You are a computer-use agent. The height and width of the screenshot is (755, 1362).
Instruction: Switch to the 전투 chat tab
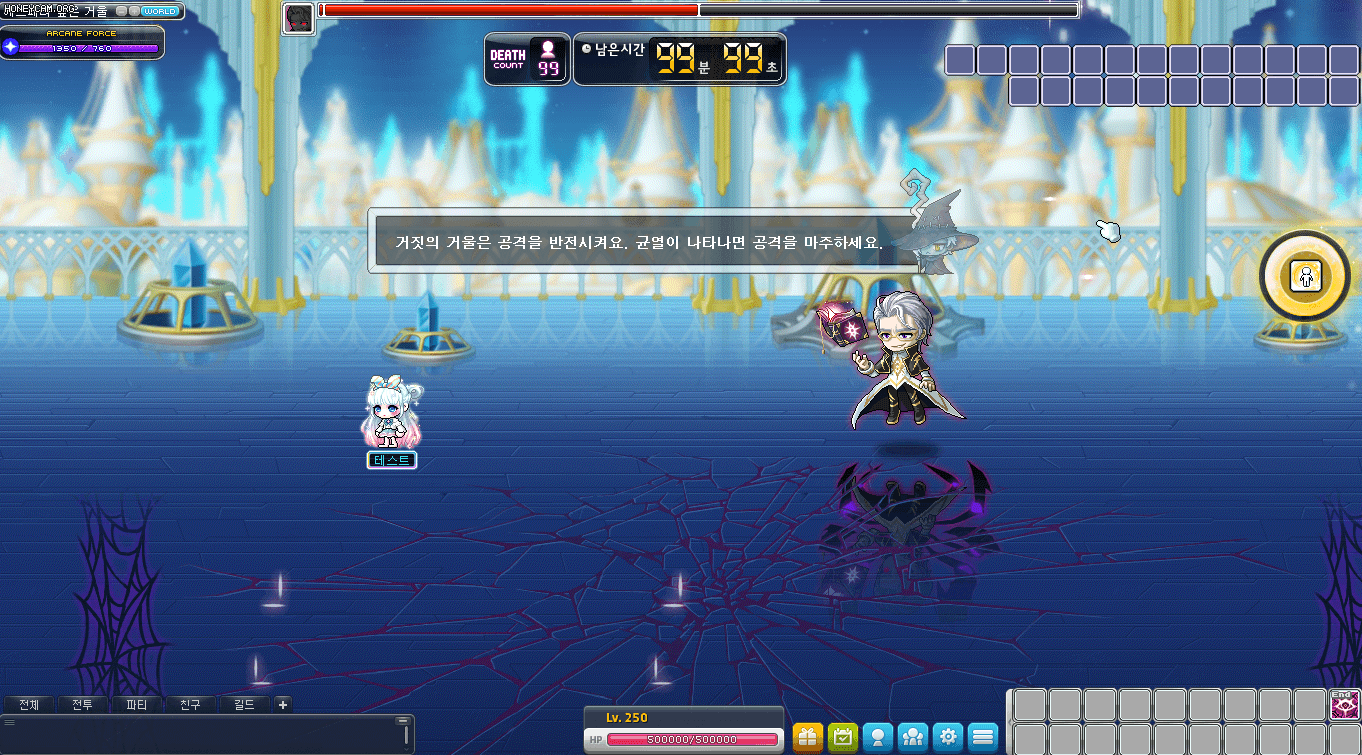[x=82, y=704]
